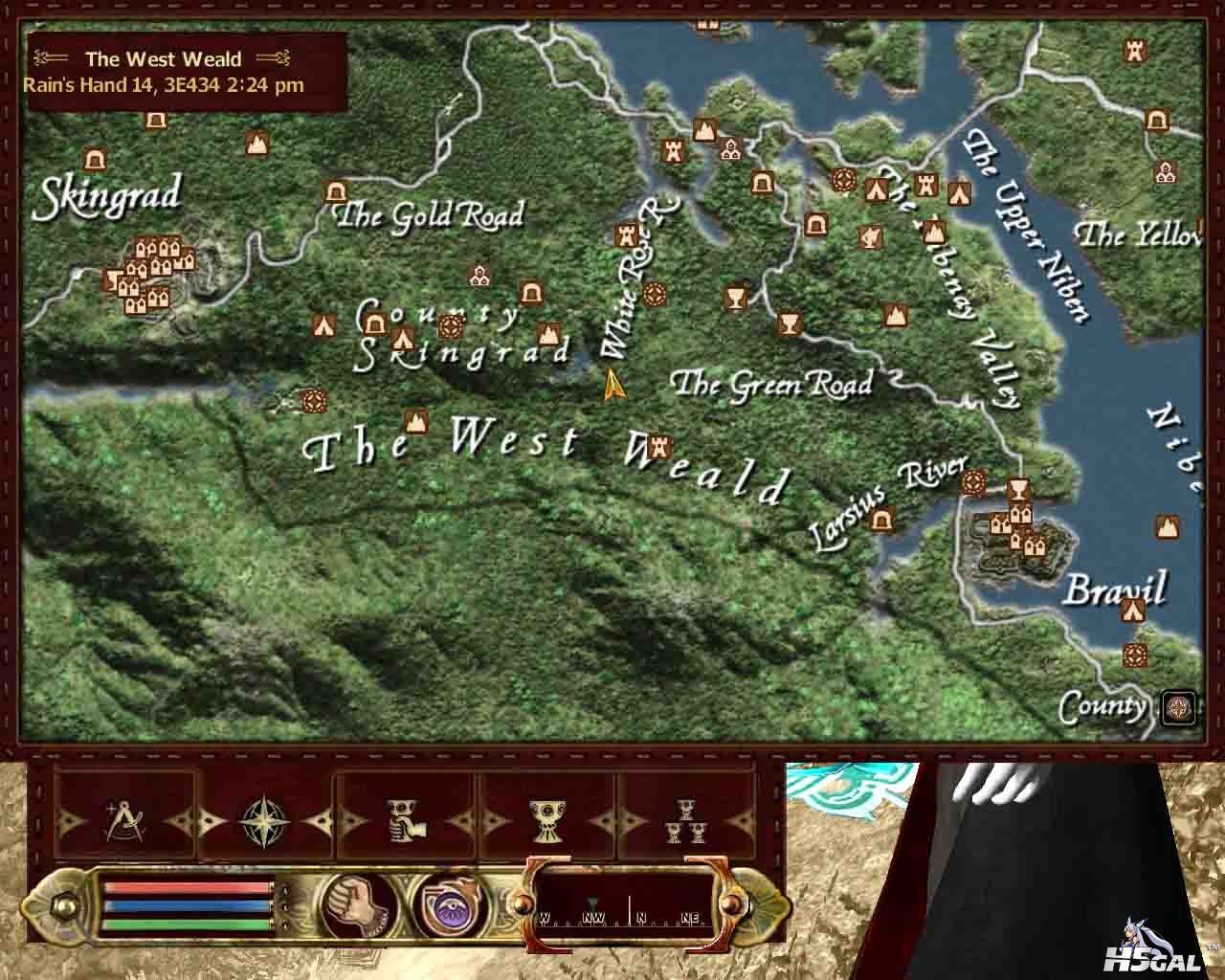1225x980 pixels.
Task: Select the cave marker beside Larsius River label
Action: click(x=882, y=521)
